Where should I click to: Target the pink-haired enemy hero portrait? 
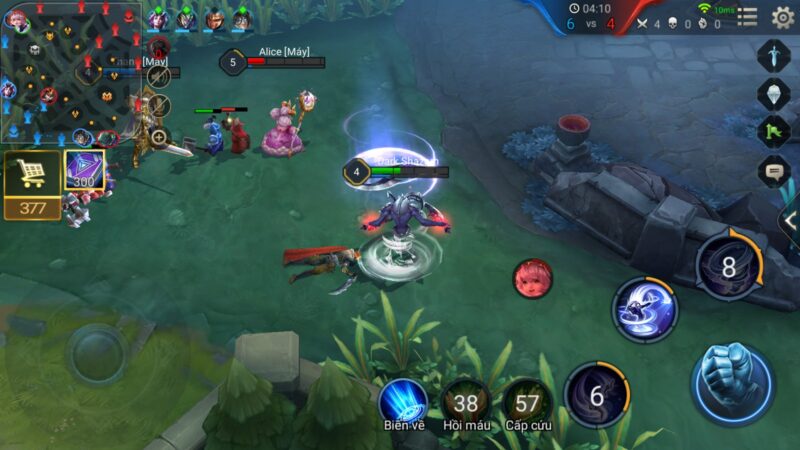[x=533, y=277]
